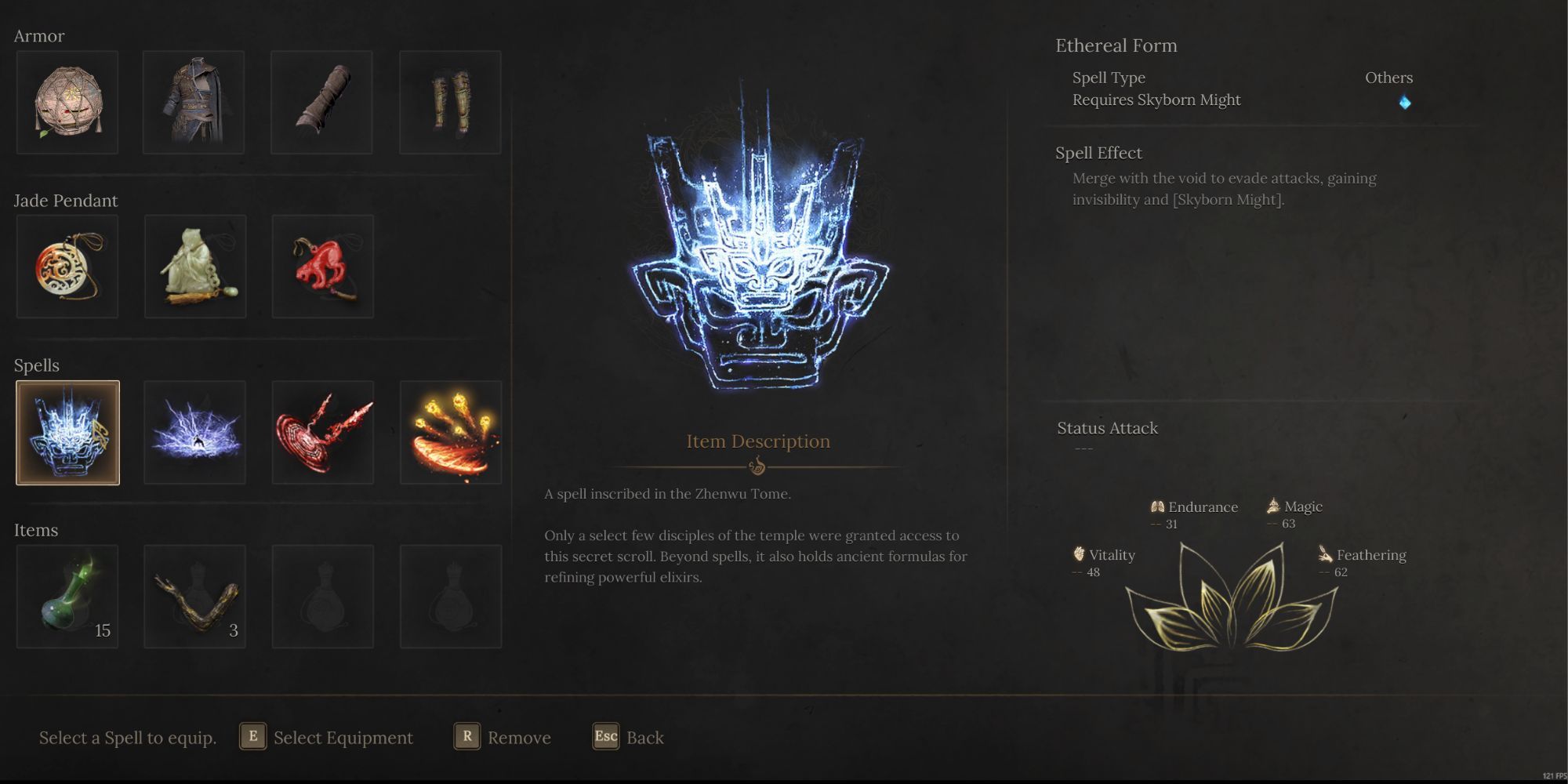Select the red monkey pendant
The image size is (1568, 784).
322,267
